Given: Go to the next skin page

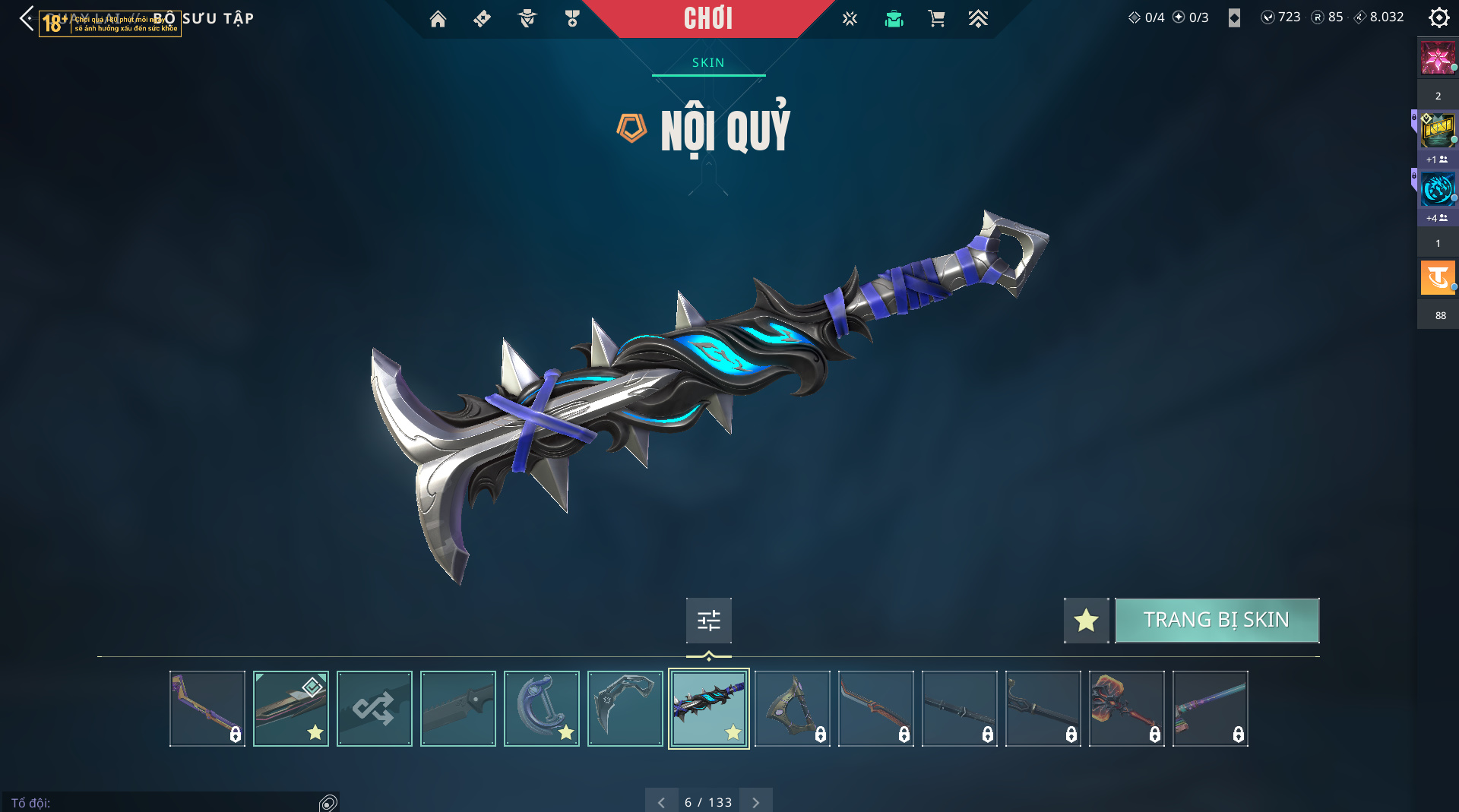Looking at the screenshot, I should [755, 801].
